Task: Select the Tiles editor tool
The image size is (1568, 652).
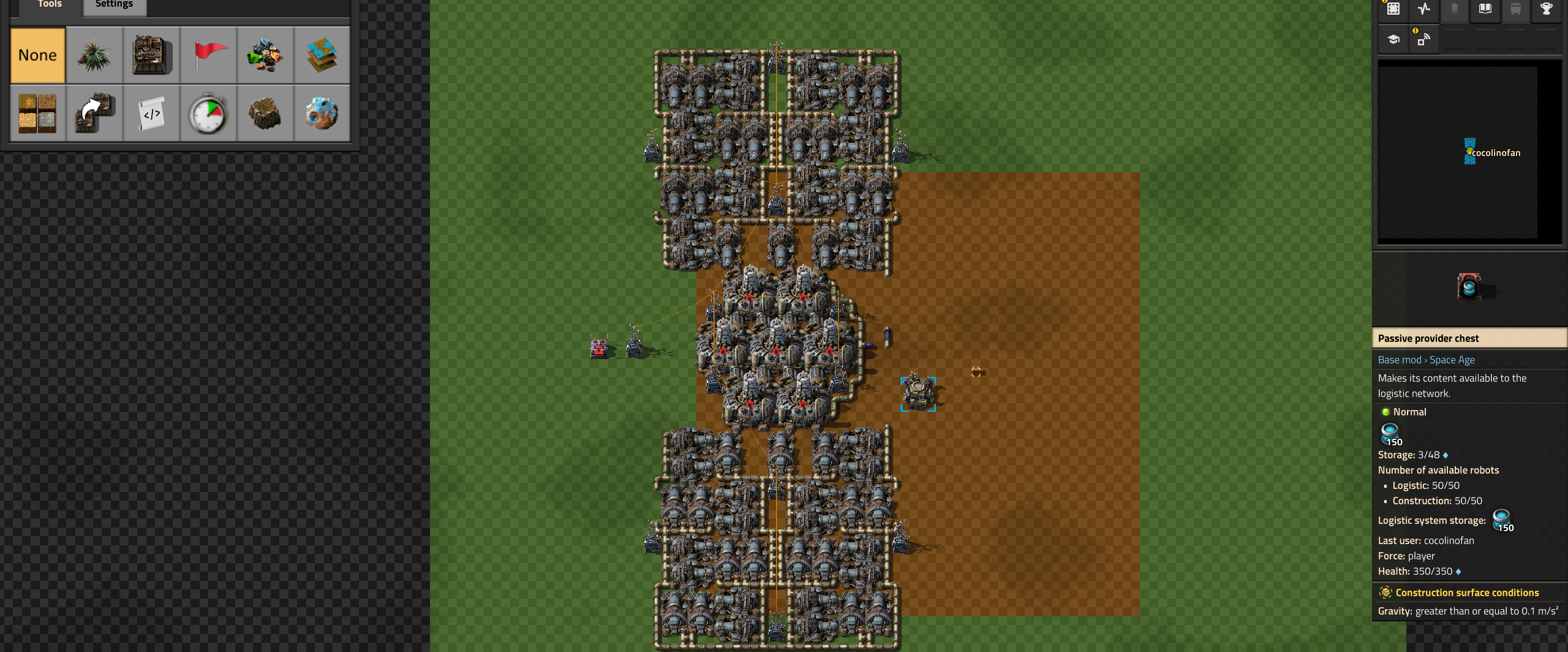Action: click(x=37, y=113)
